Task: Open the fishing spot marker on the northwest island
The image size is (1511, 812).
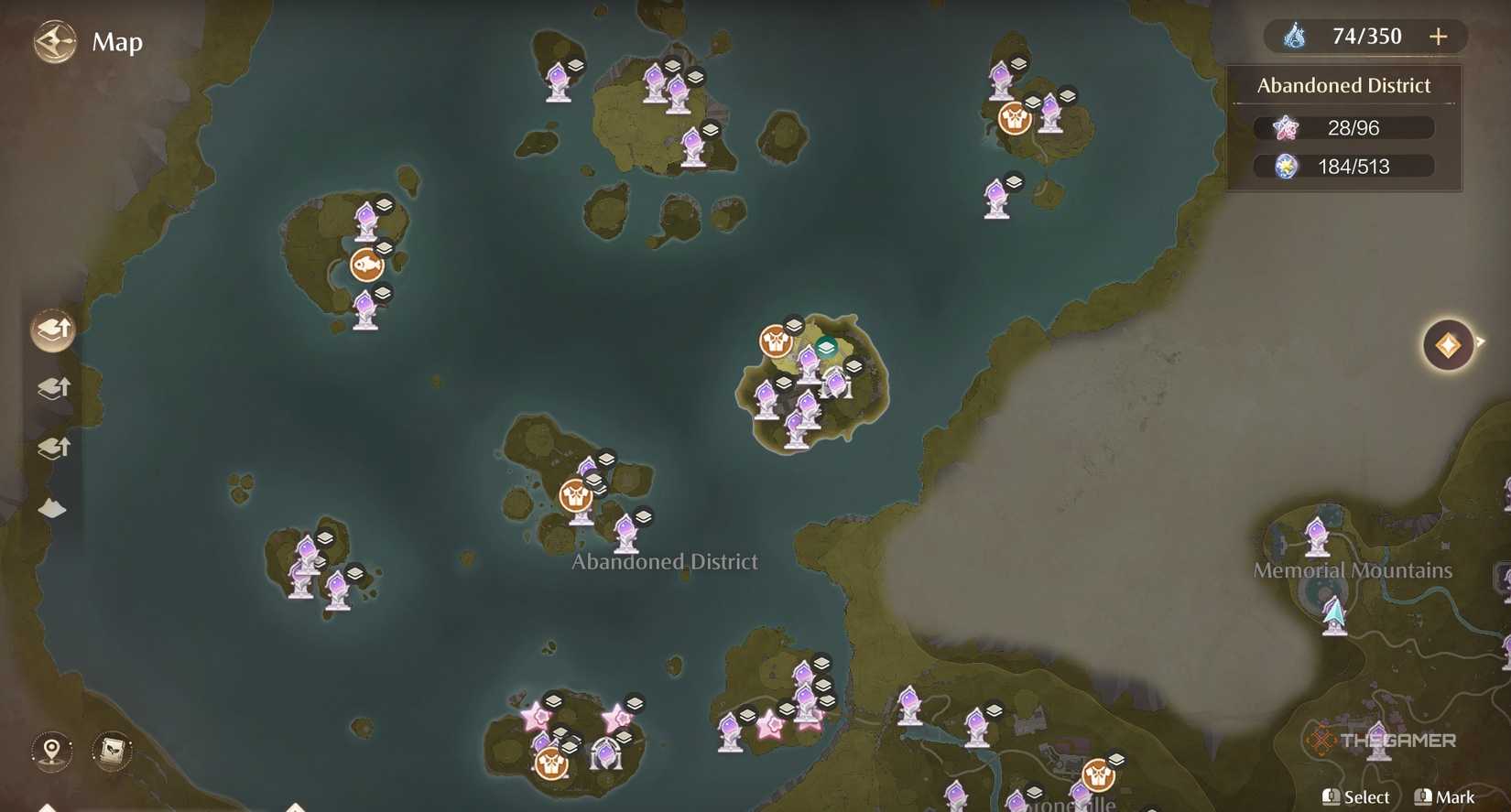Action: [x=366, y=263]
